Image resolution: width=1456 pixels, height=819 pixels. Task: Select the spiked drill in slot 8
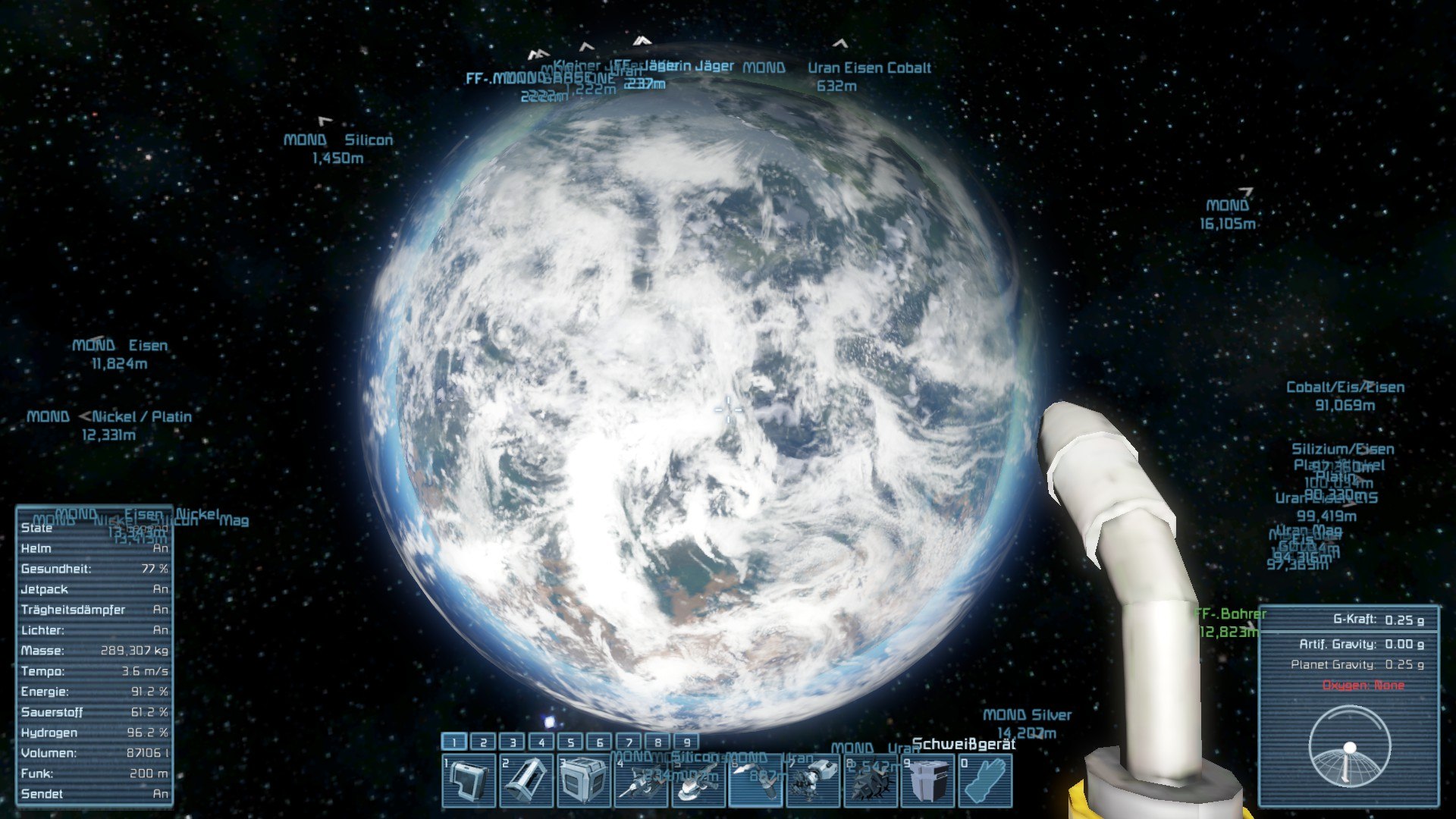coord(871,780)
